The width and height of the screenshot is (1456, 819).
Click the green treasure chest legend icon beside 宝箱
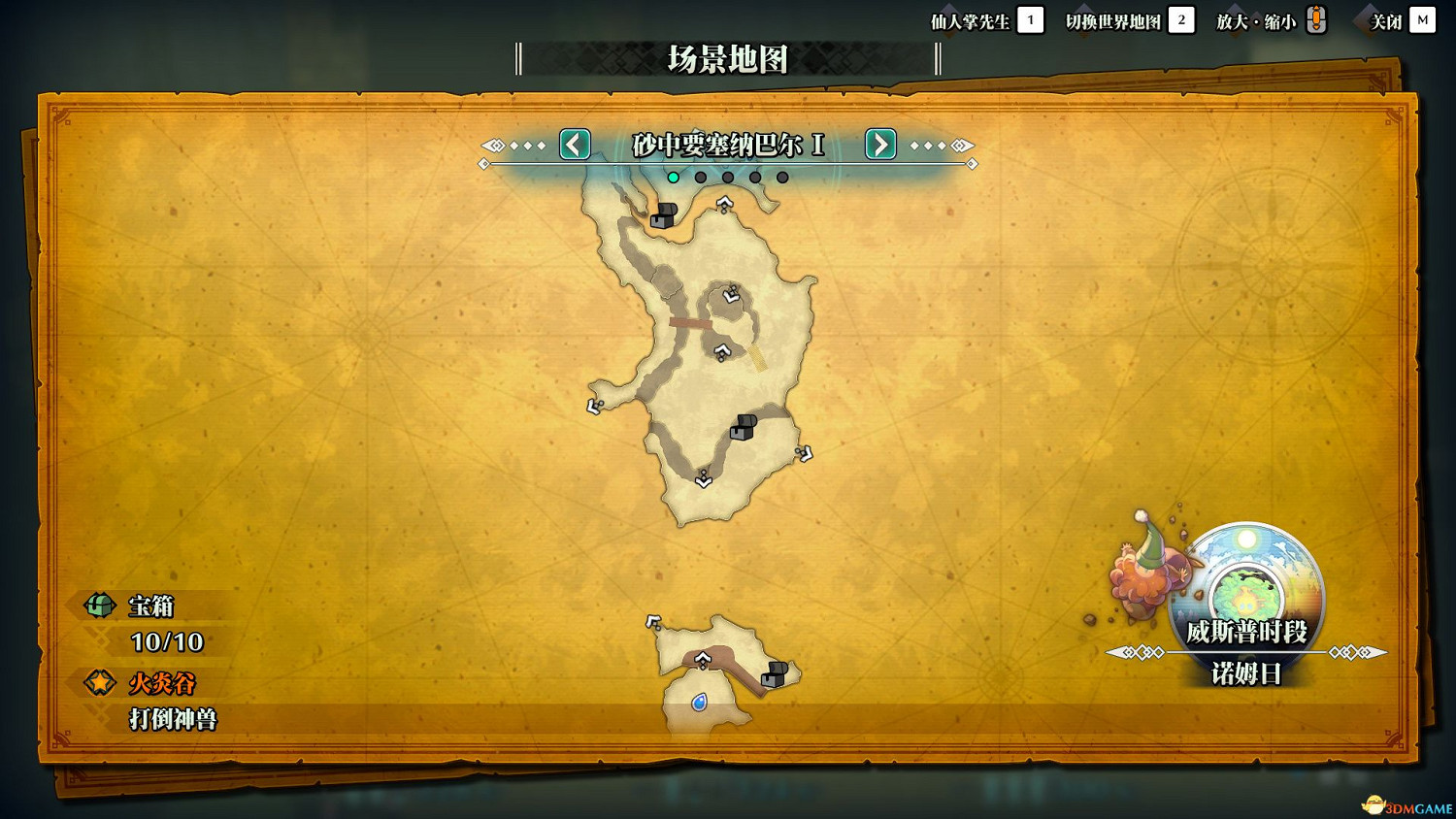pos(100,606)
